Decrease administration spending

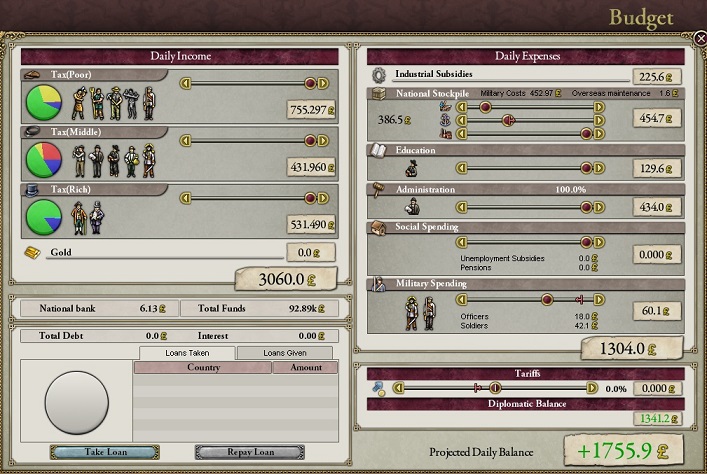click(x=461, y=207)
